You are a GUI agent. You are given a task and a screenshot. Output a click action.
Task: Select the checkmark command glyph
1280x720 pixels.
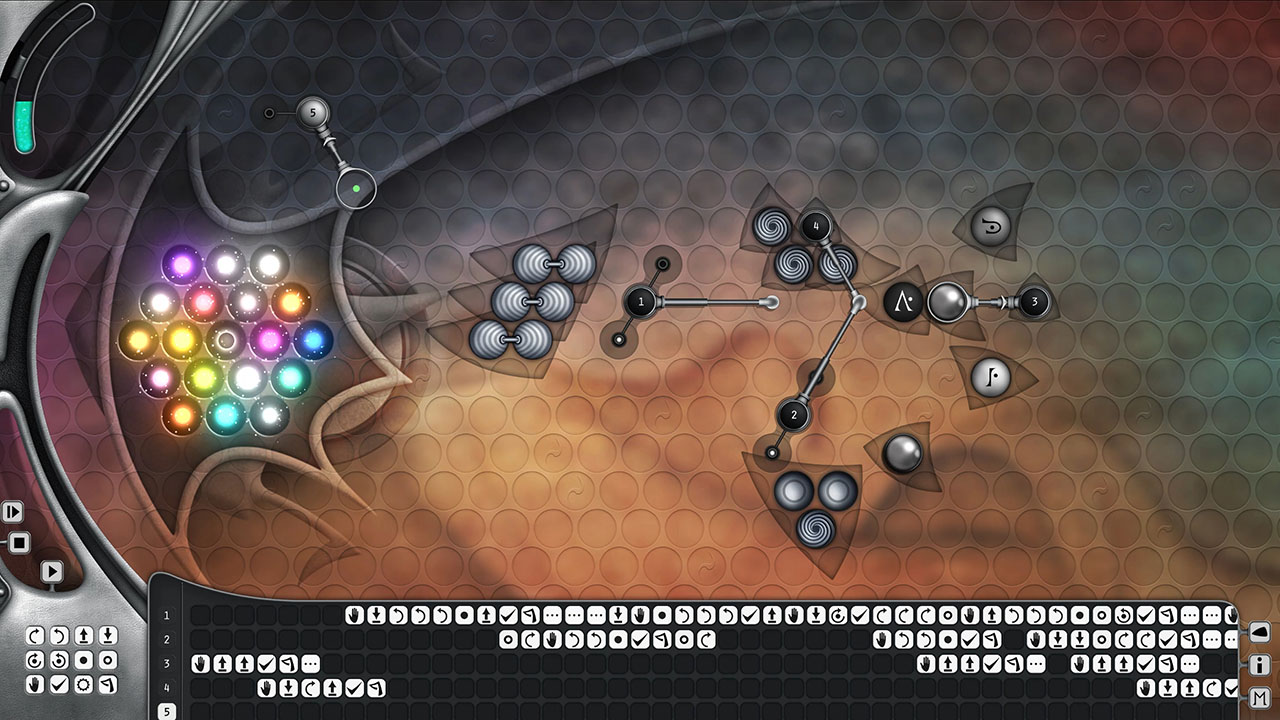pyautogui.click(x=58, y=684)
